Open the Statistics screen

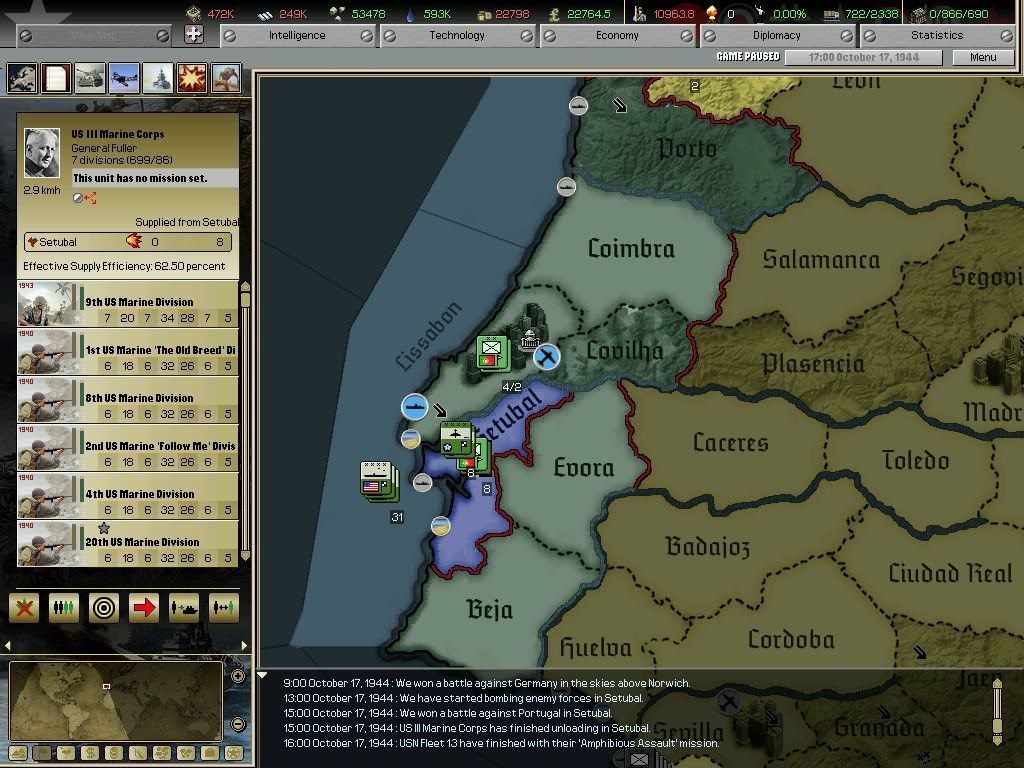click(x=937, y=36)
